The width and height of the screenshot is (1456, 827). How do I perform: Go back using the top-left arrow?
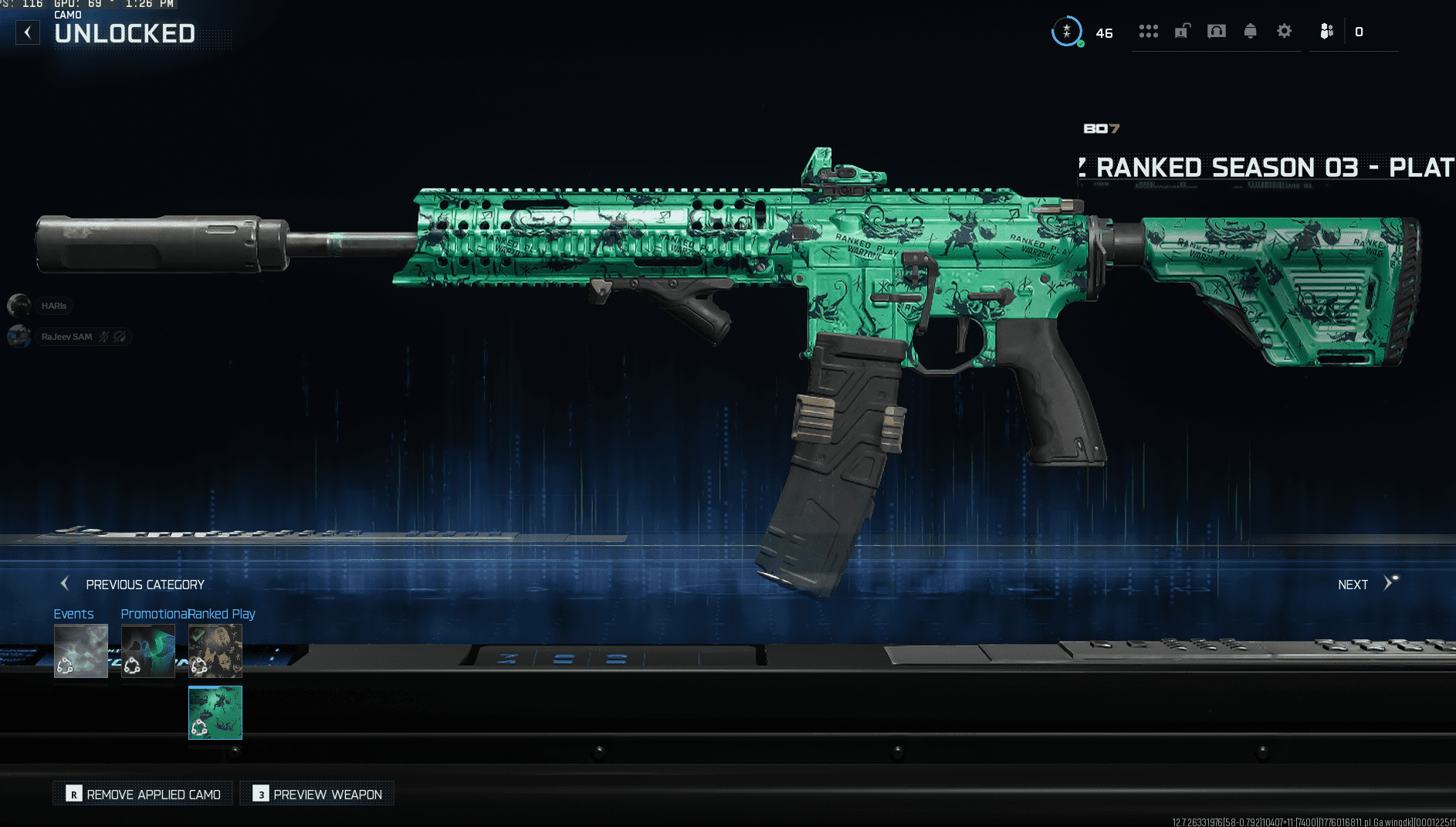pyautogui.click(x=28, y=32)
